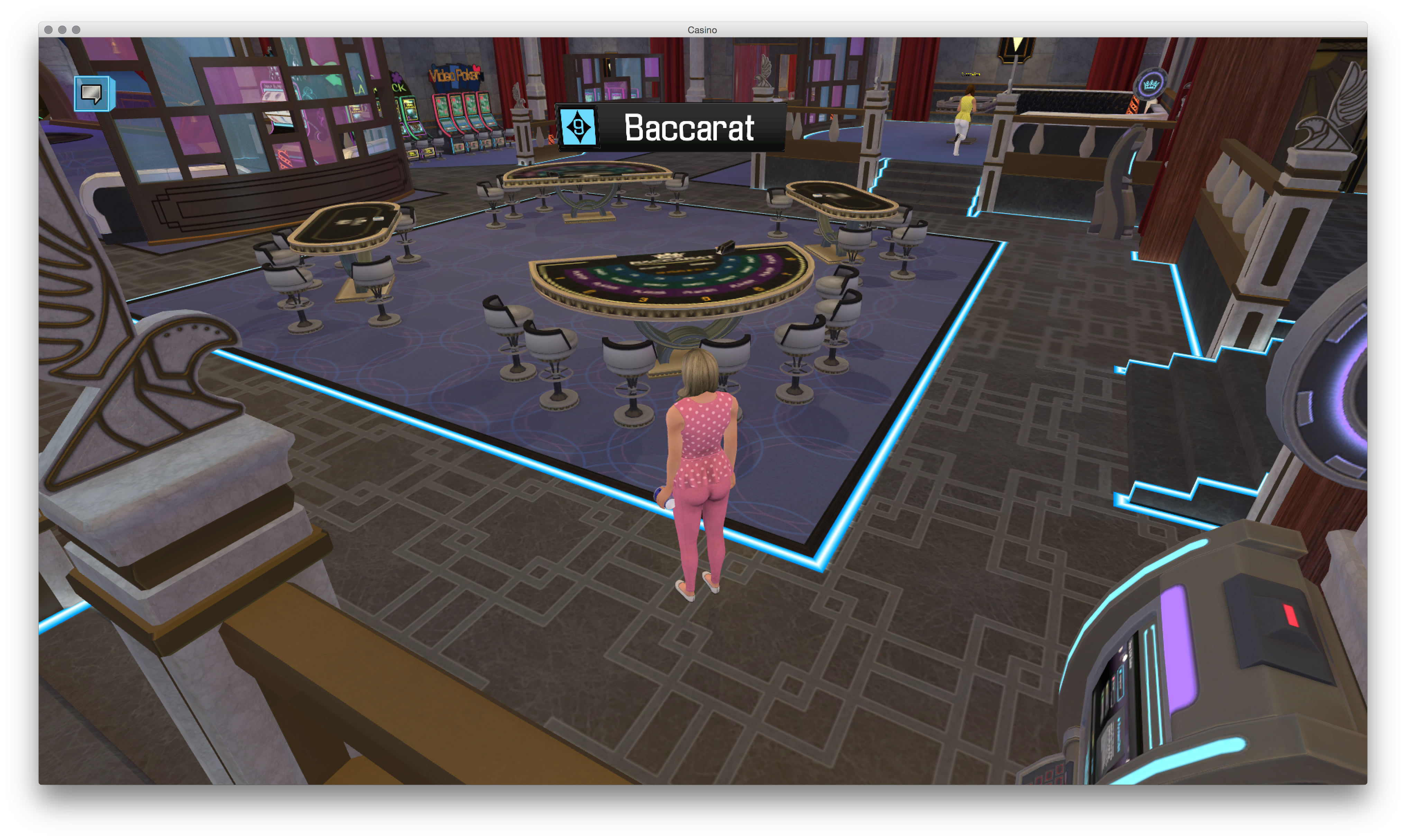The height and width of the screenshot is (840, 1406).
Task: Open the chat speech bubble icon
Action: point(92,93)
